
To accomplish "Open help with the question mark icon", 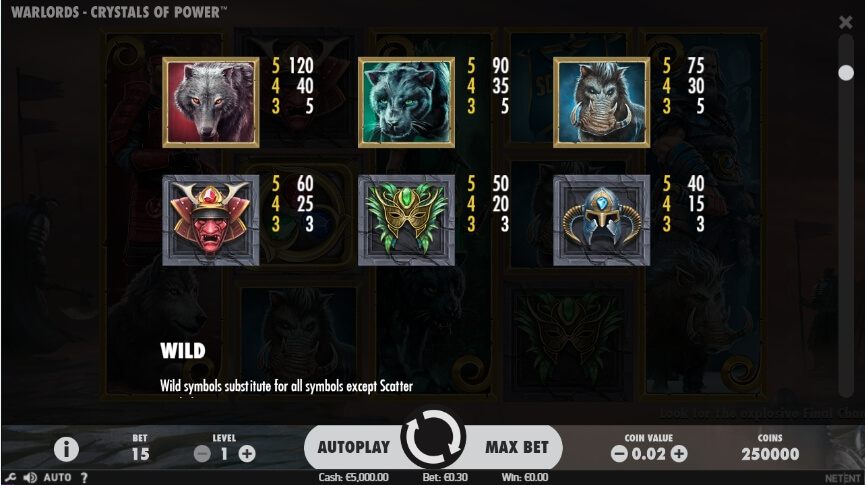I will point(84,478).
